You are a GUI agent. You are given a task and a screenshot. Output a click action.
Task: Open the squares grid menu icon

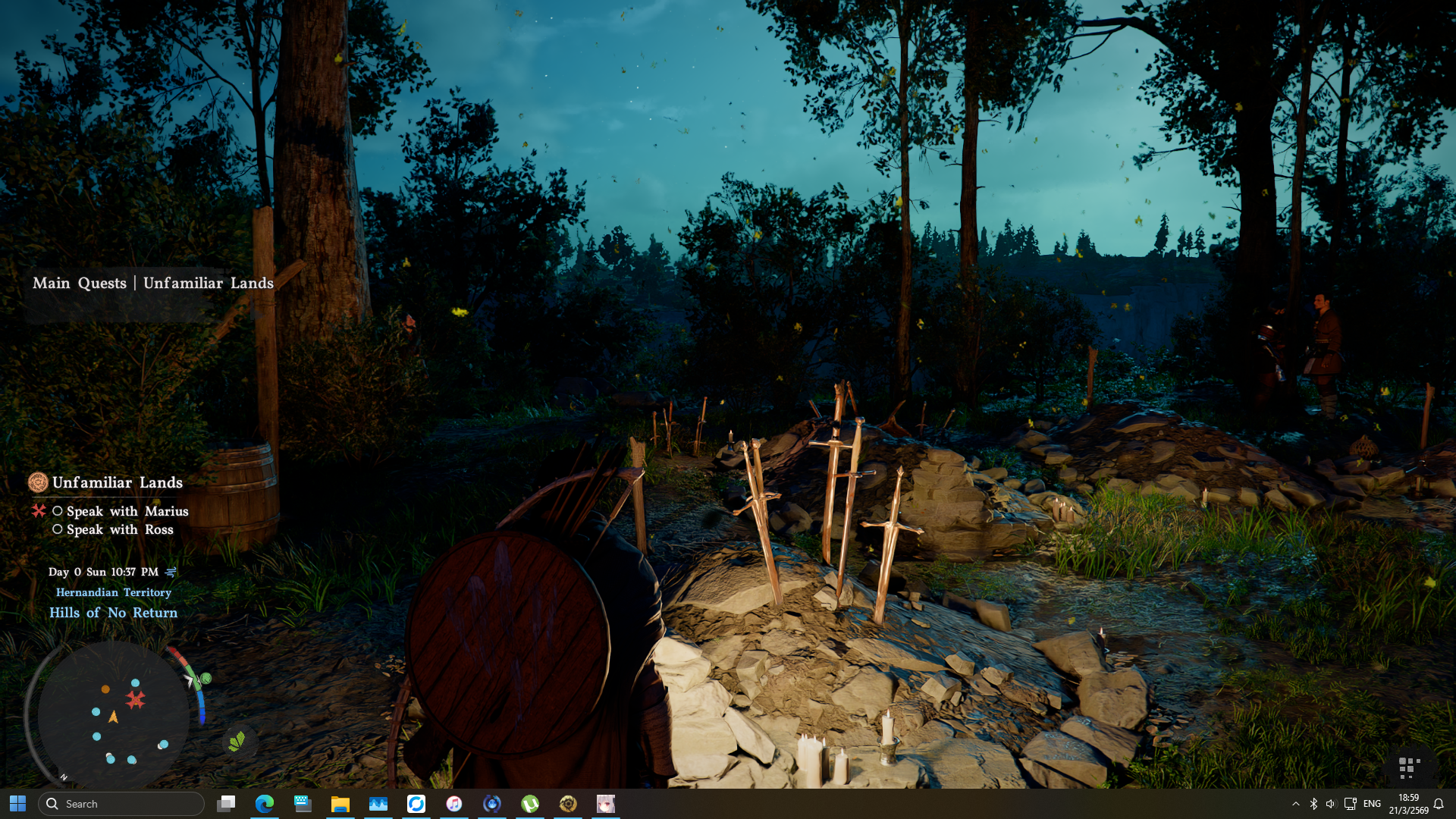click(1408, 767)
